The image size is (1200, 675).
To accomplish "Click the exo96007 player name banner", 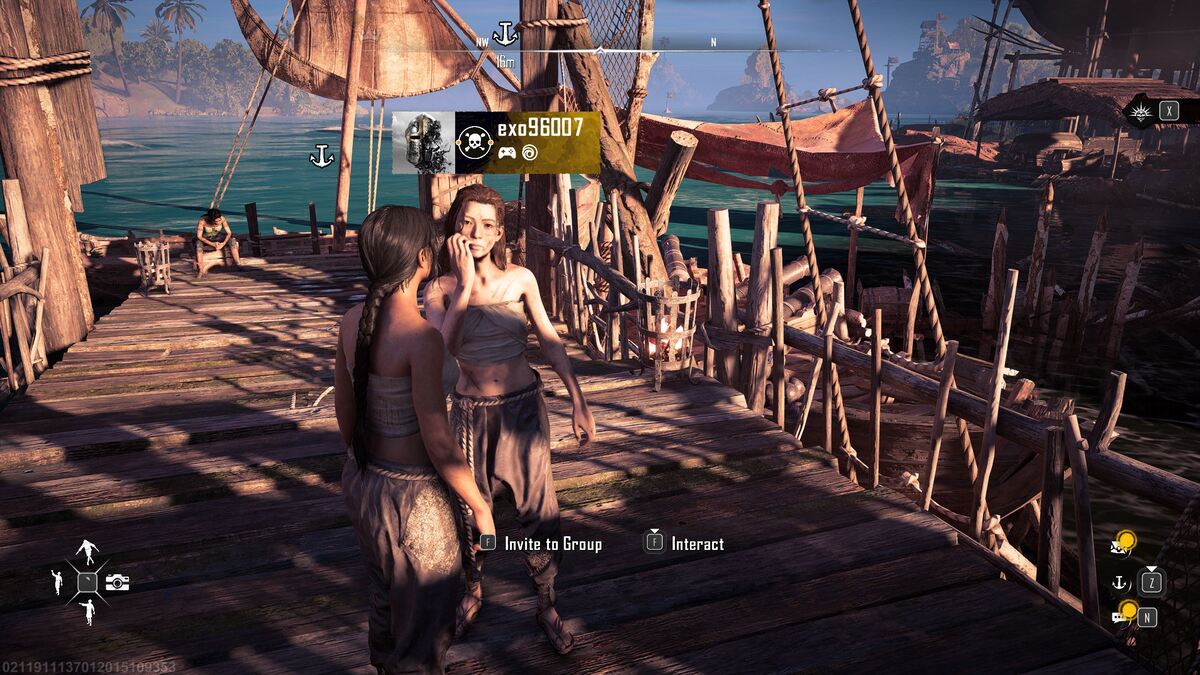I will pos(540,130).
